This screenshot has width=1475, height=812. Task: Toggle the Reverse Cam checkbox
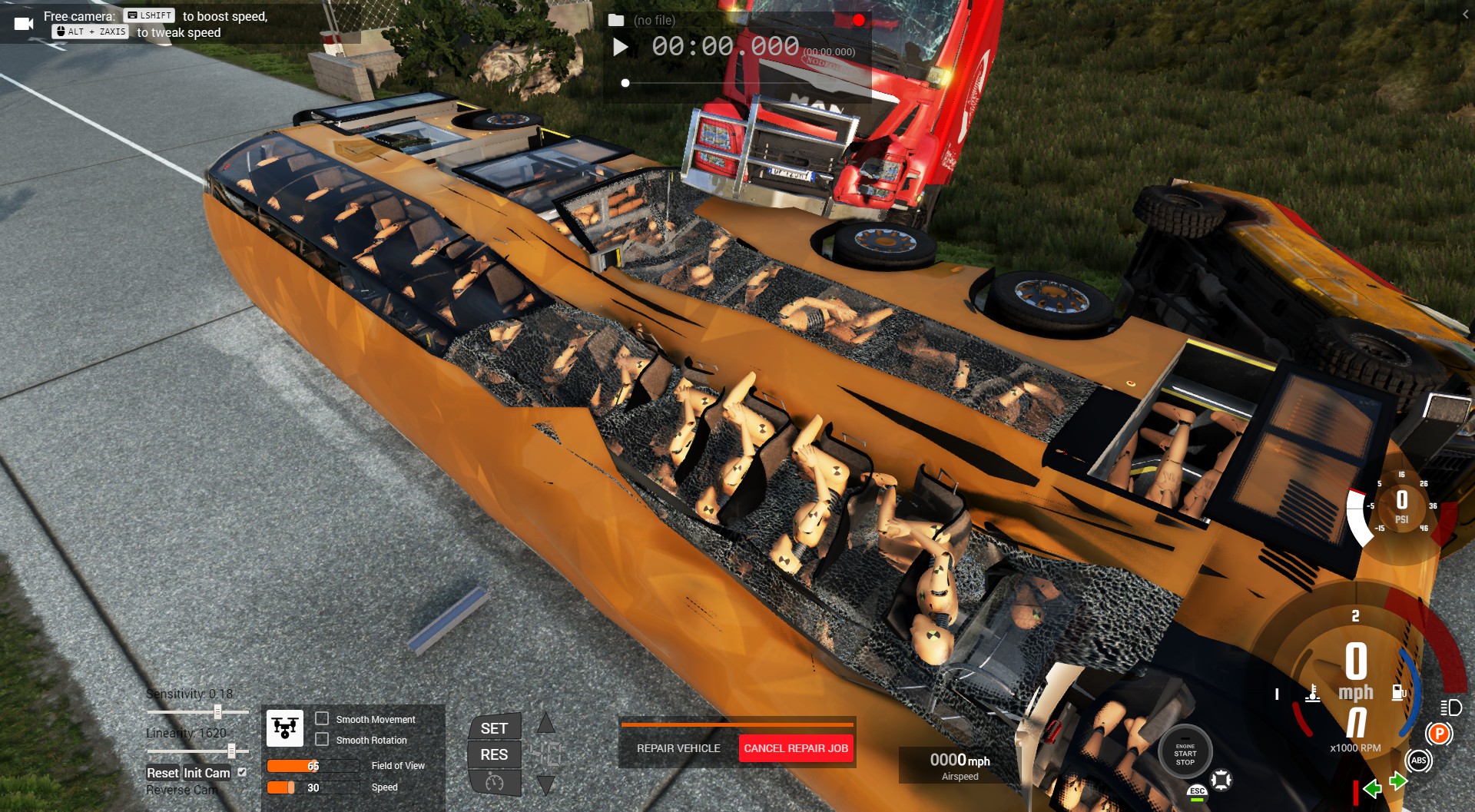[x=242, y=772]
